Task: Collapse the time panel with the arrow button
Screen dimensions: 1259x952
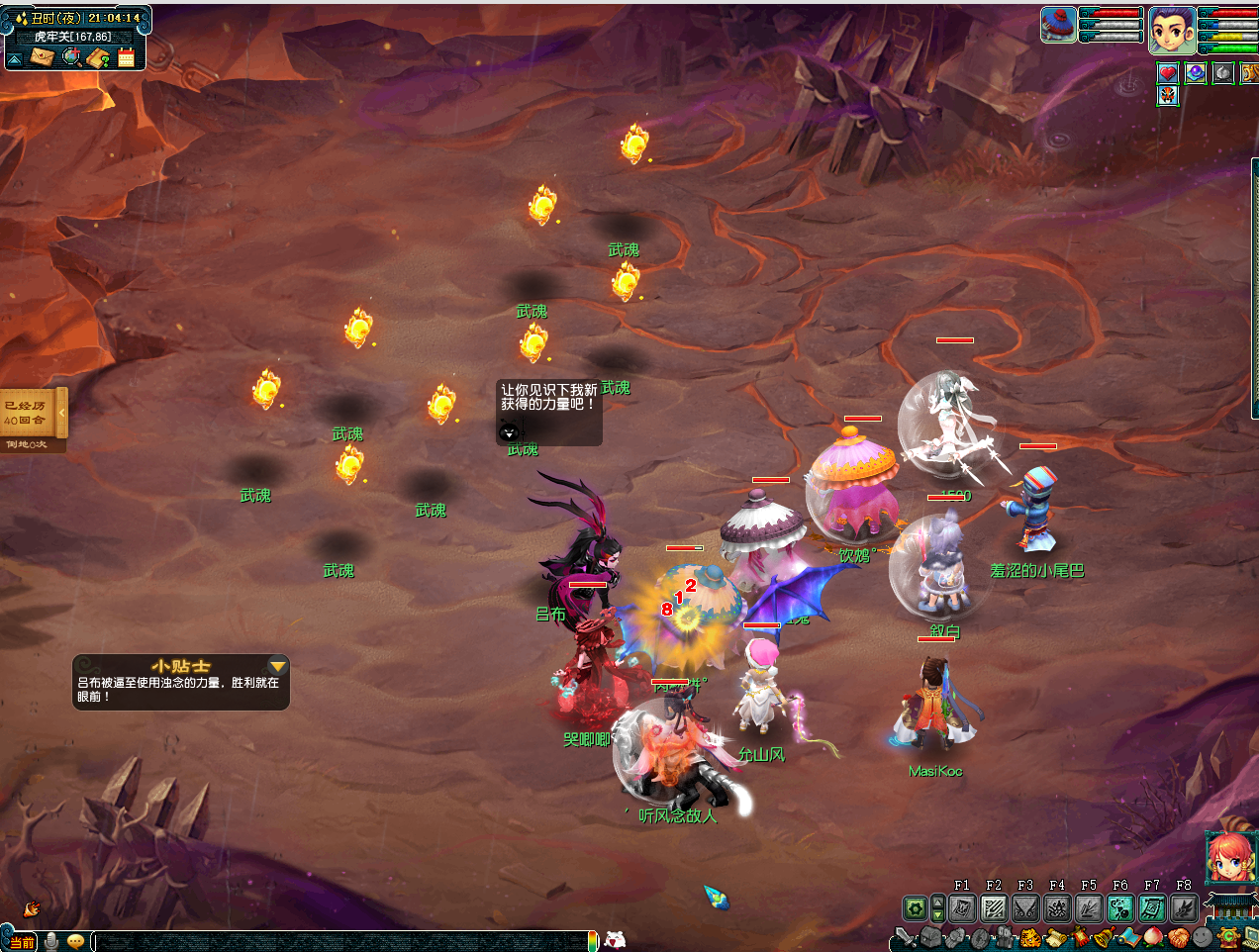Action: click(15, 58)
